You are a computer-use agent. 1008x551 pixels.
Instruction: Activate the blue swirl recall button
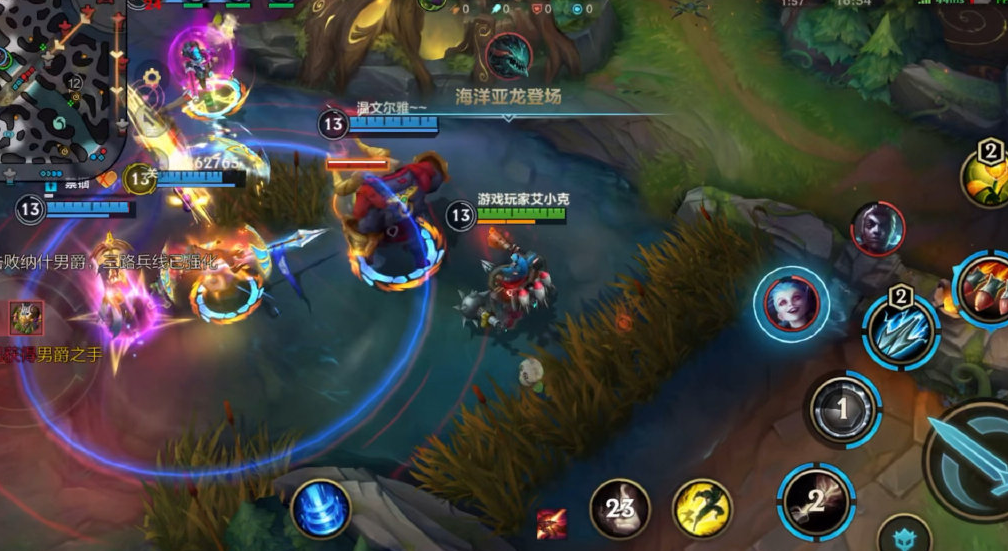[321, 508]
